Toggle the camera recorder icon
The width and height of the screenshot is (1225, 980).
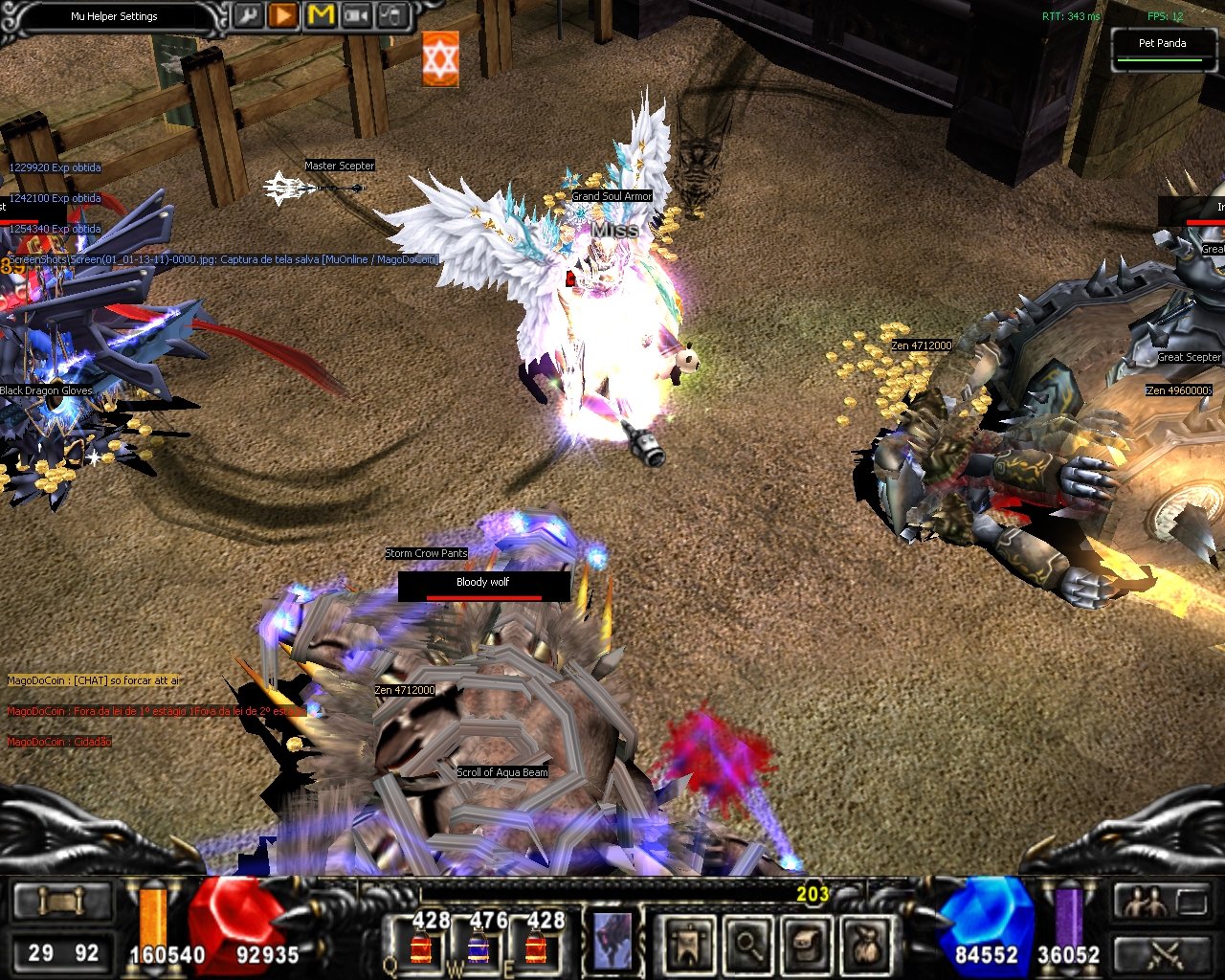point(357,16)
